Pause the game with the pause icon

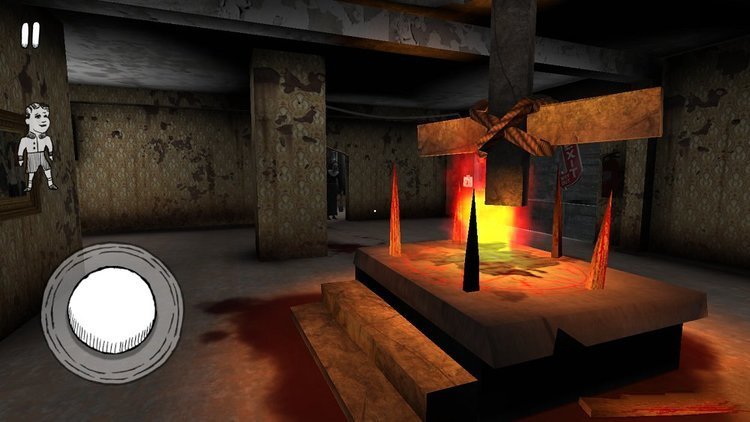[31, 35]
